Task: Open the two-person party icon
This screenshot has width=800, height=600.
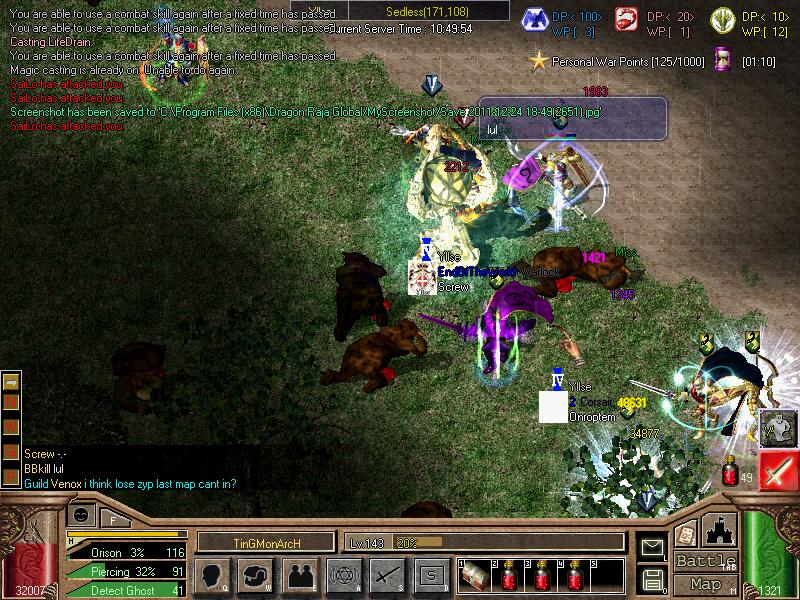Action: tap(299, 575)
